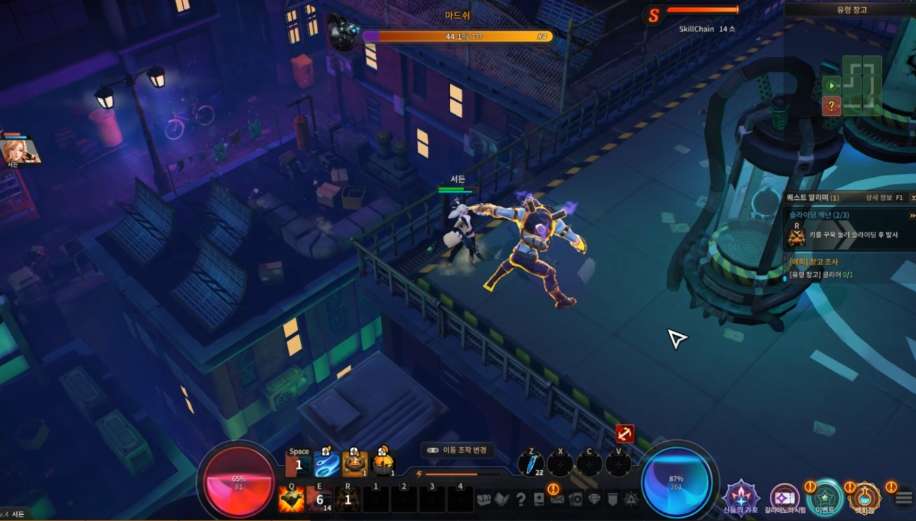Select the Z blue consumable slot
This screenshot has height=521, width=916.
click(532, 464)
